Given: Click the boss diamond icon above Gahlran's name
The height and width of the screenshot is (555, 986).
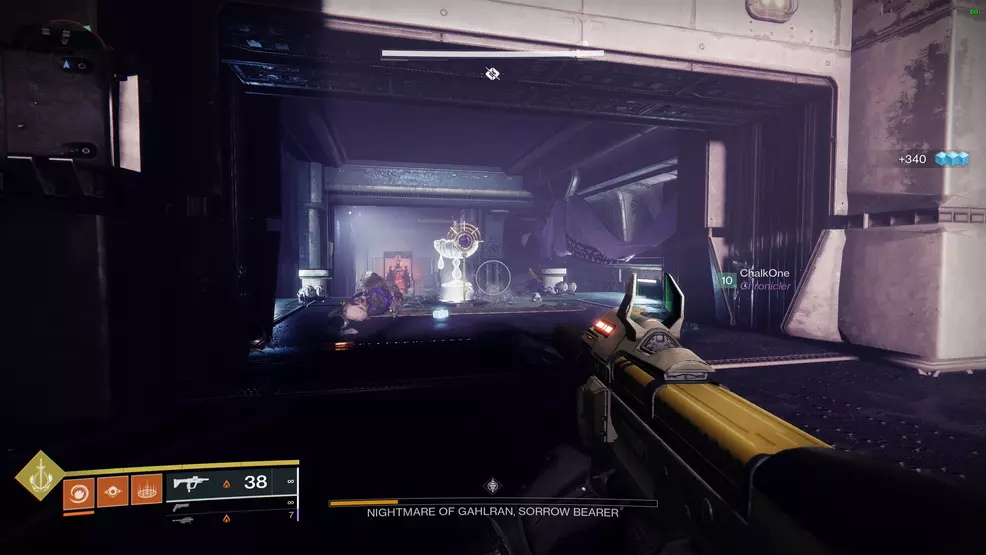Looking at the screenshot, I should pyautogui.click(x=492, y=486).
